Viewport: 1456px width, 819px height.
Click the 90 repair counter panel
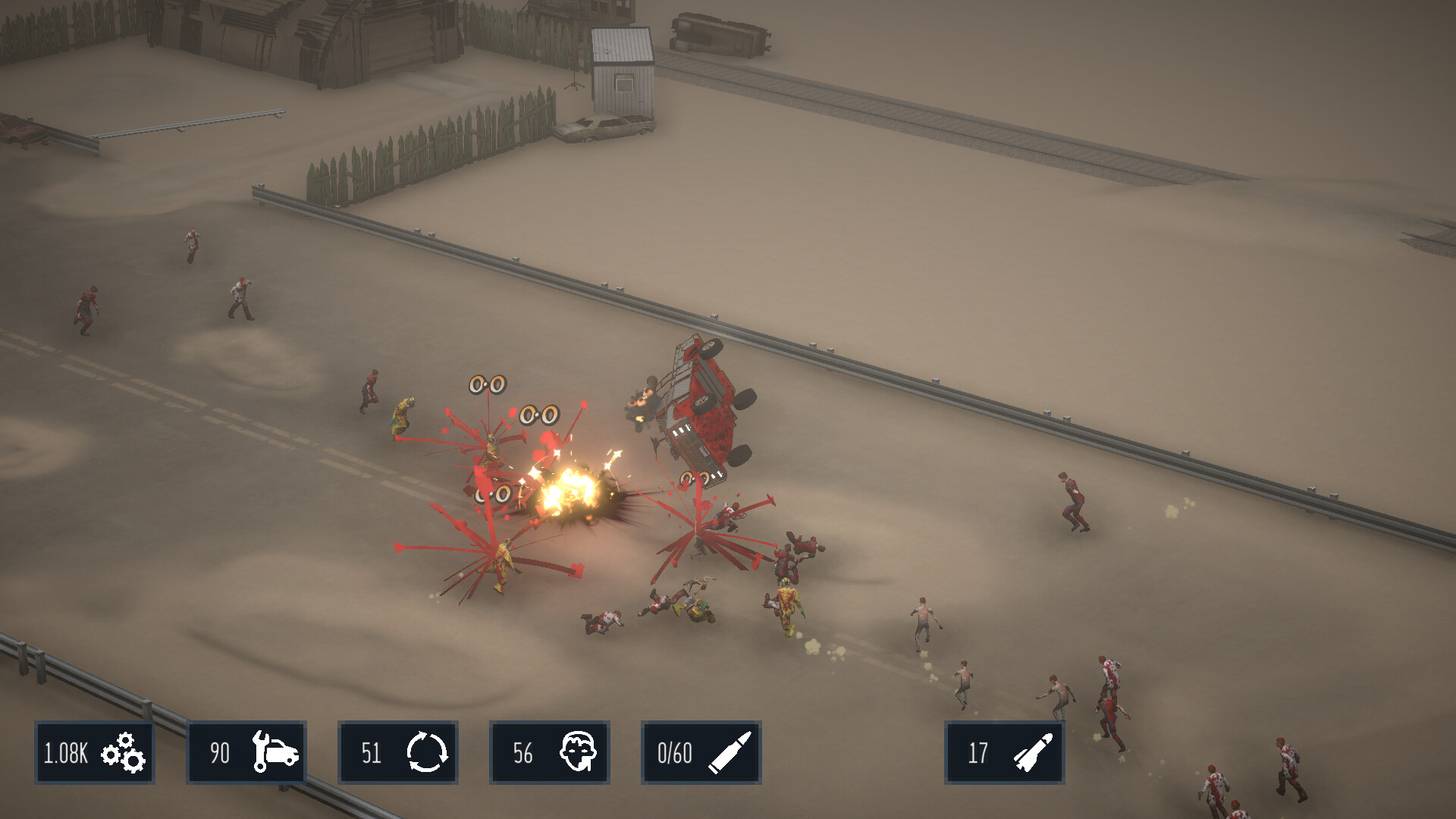click(x=246, y=753)
